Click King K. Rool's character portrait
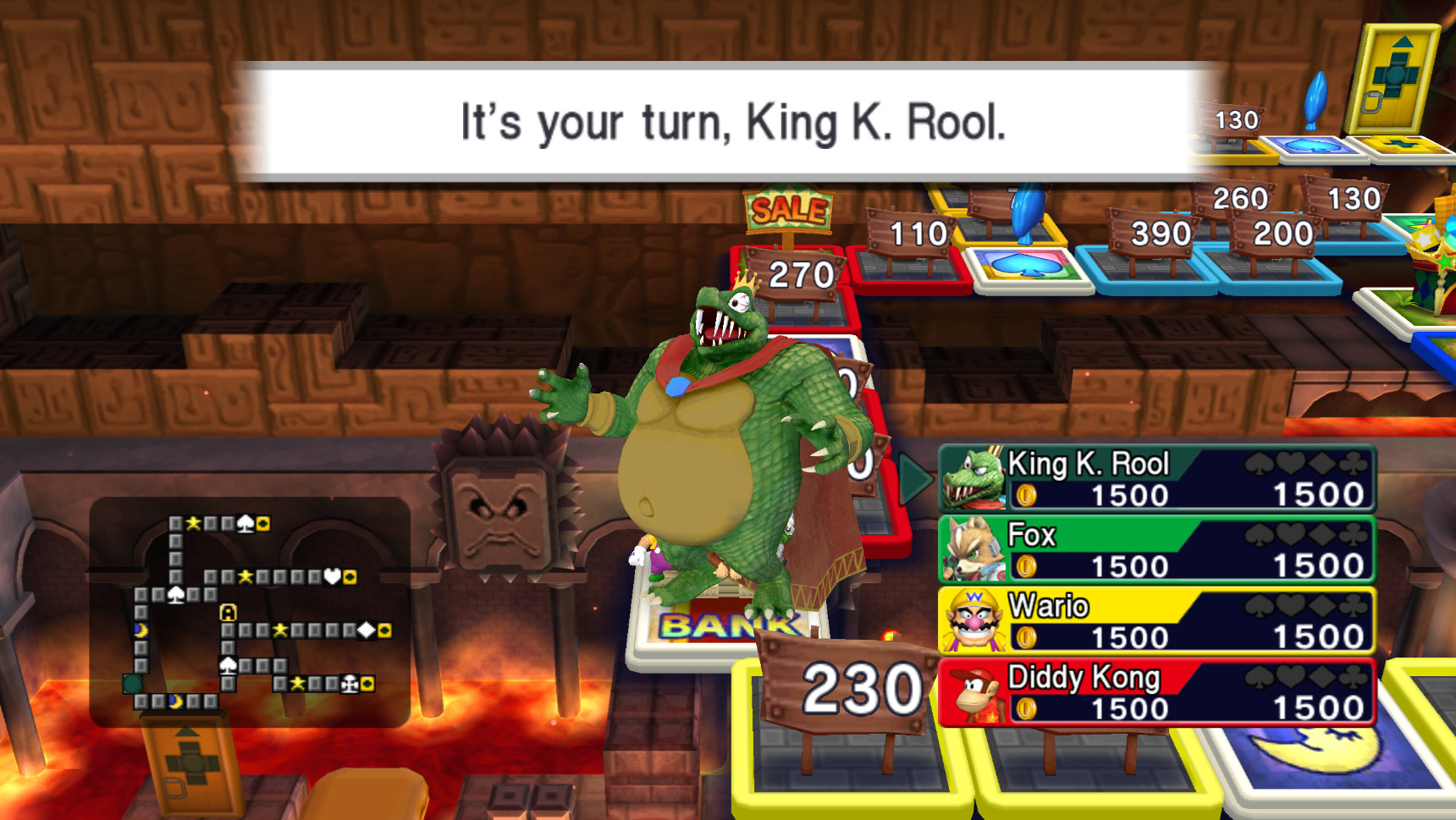 point(972,479)
